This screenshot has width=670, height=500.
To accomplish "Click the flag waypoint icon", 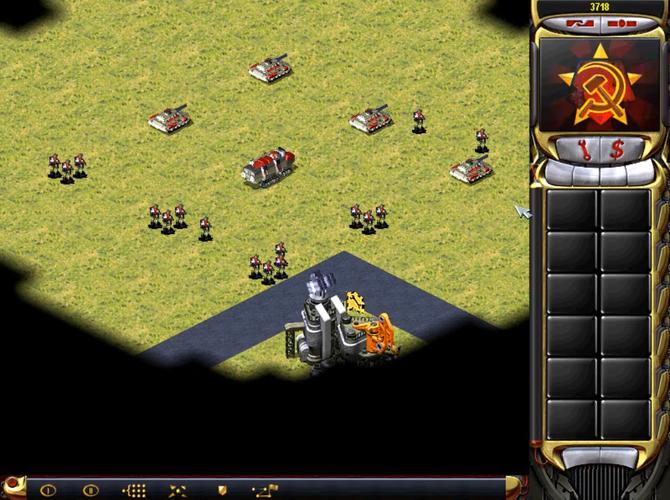I will (x=265, y=490).
